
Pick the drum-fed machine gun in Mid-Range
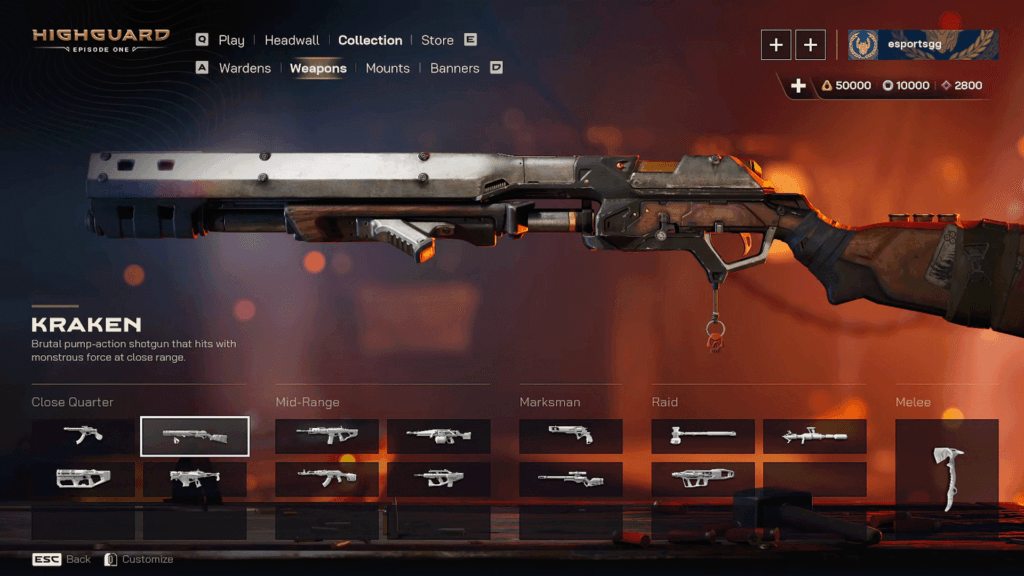[438, 436]
